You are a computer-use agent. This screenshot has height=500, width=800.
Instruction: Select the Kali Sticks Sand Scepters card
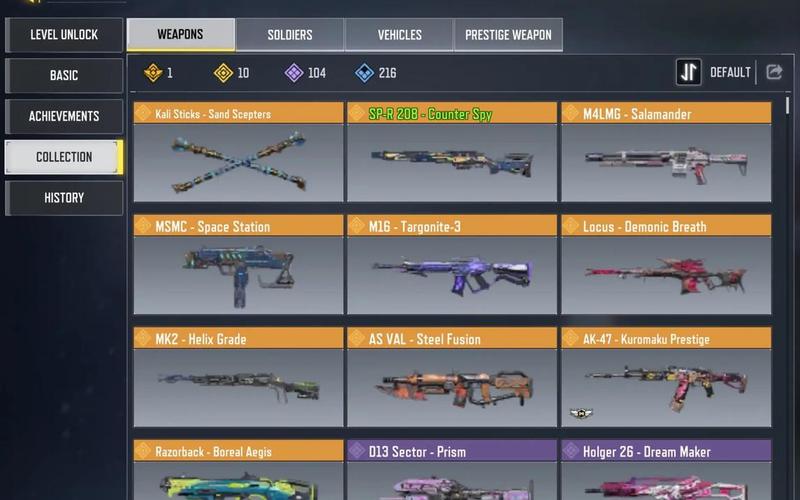coord(238,153)
